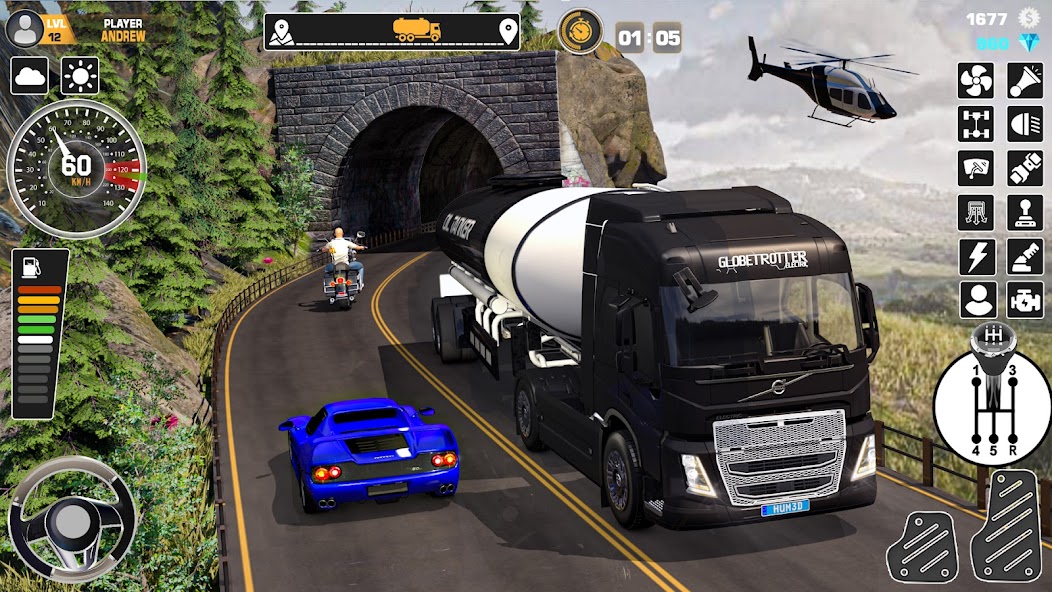The image size is (1052, 592).
Task: Toggle daytime with the sun button
Action: pos(80,76)
